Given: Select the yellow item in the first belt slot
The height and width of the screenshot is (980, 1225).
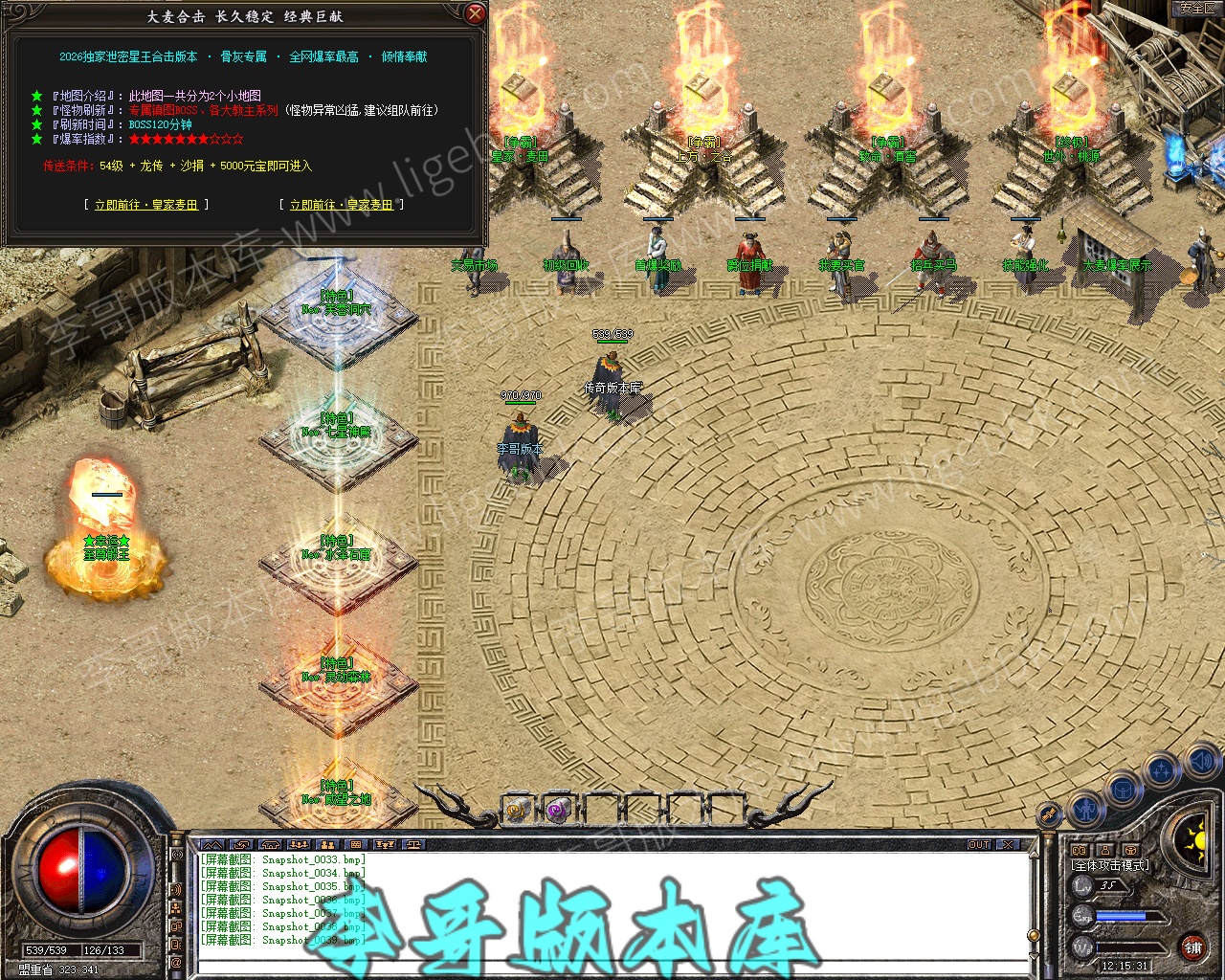Looking at the screenshot, I should point(518,810).
